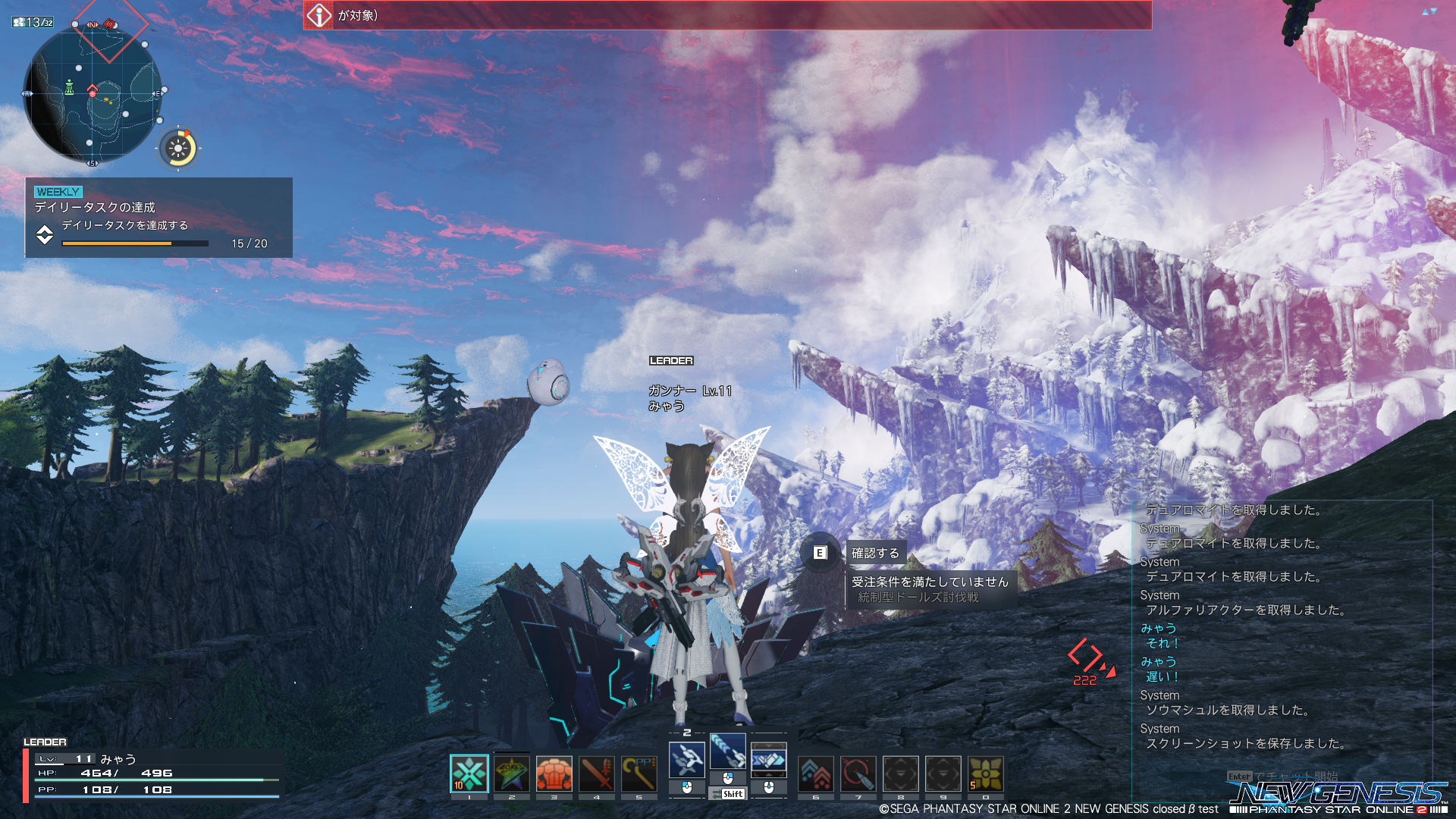This screenshot has width=1456, height=819.
Task: Click the red enemy marker on minimap
Action: [109, 25]
